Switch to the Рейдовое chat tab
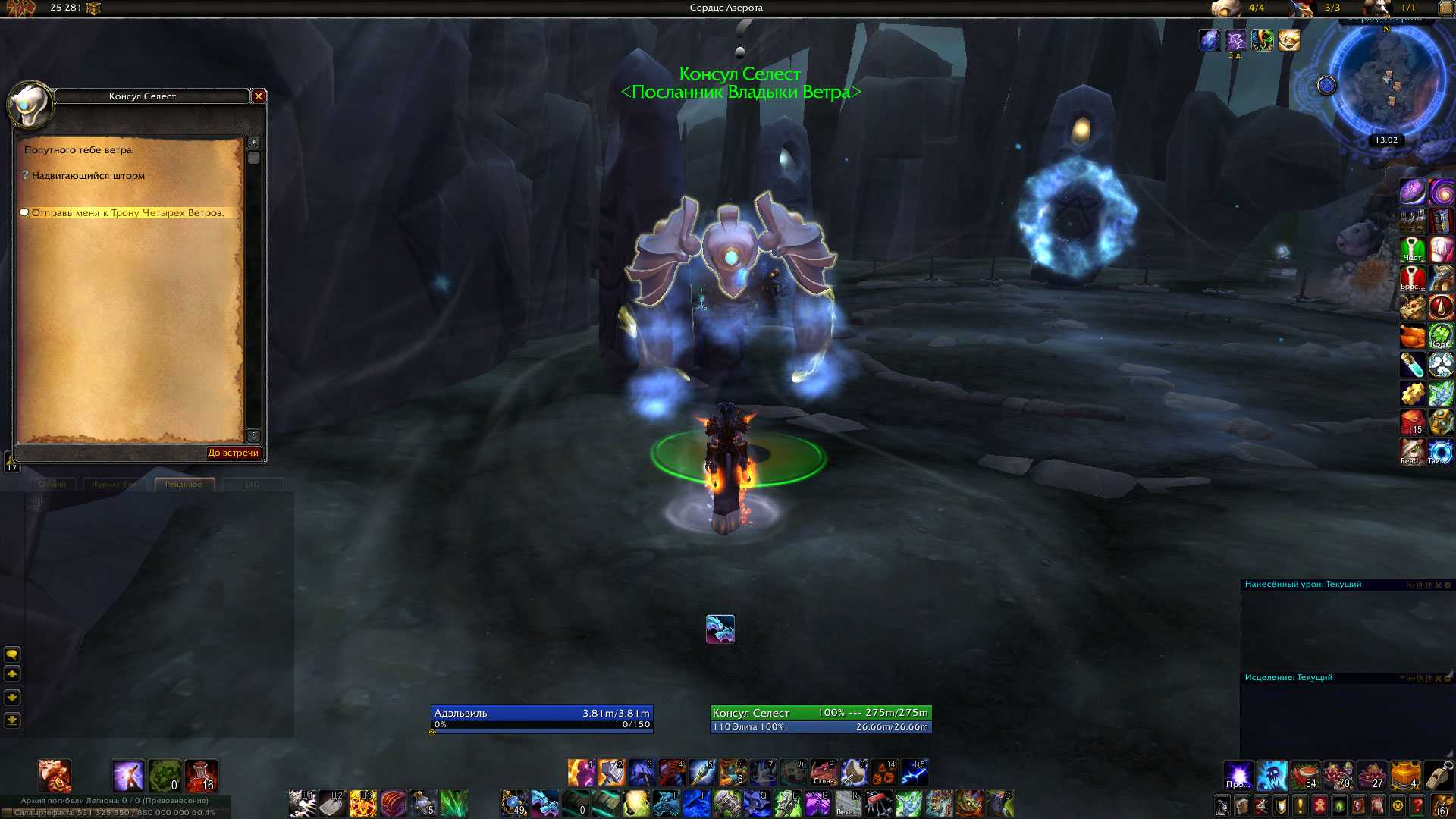The width and height of the screenshot is (1456, 819). pos(184,485)
